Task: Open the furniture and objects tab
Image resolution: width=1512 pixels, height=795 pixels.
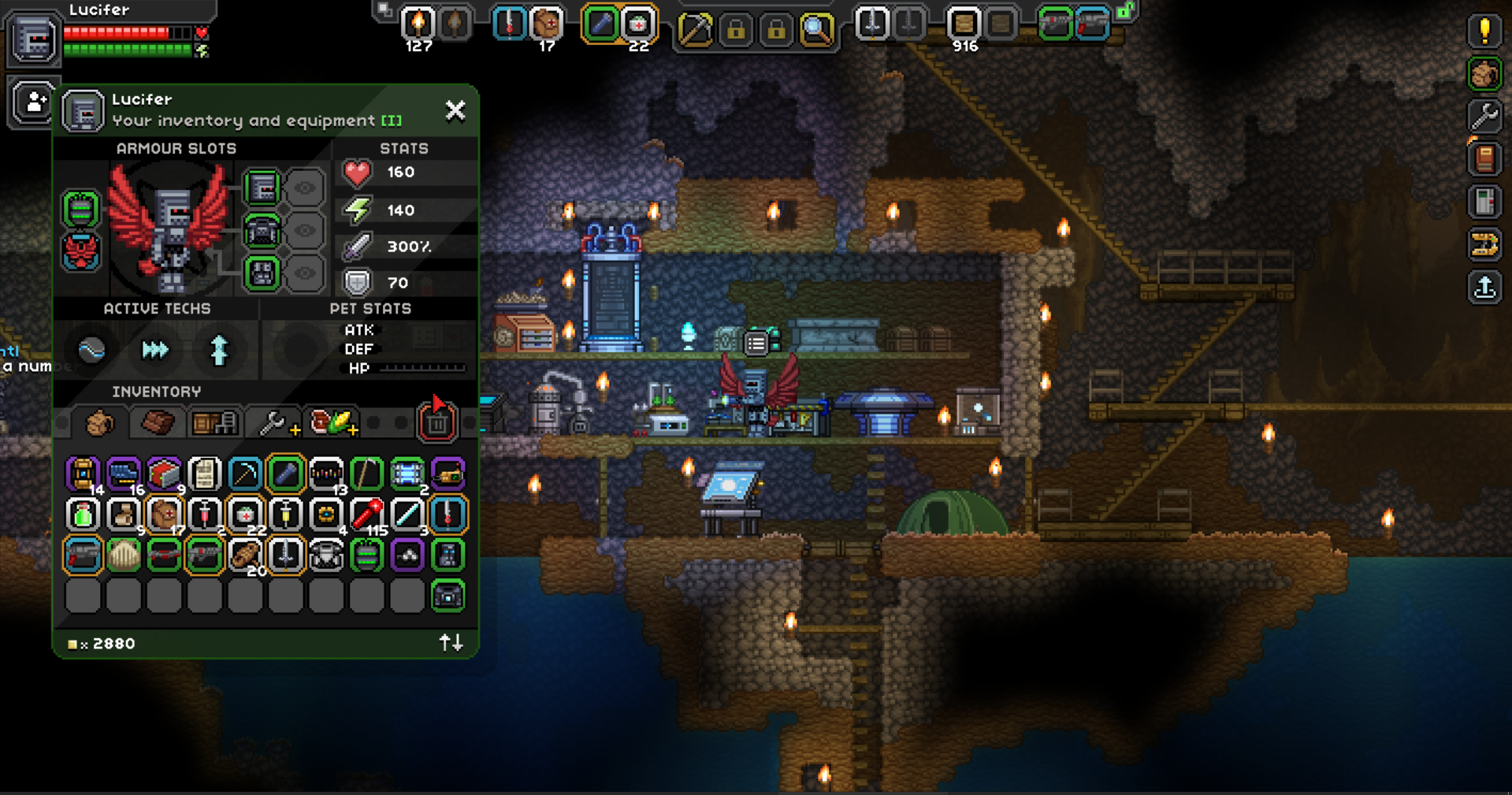Action: (x=214, y=423)
